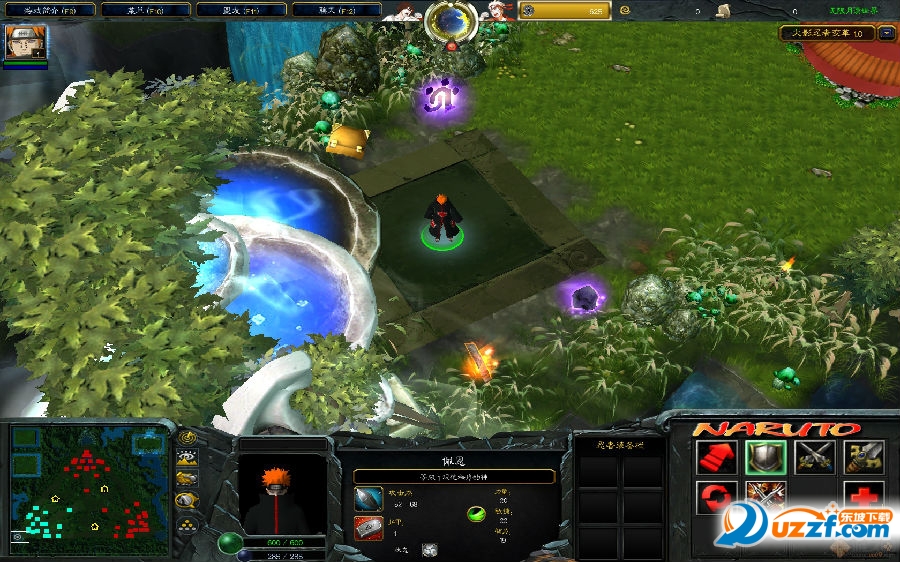
Task: Collapse the scoreboard with its minimize button
Action: [885, 33]
